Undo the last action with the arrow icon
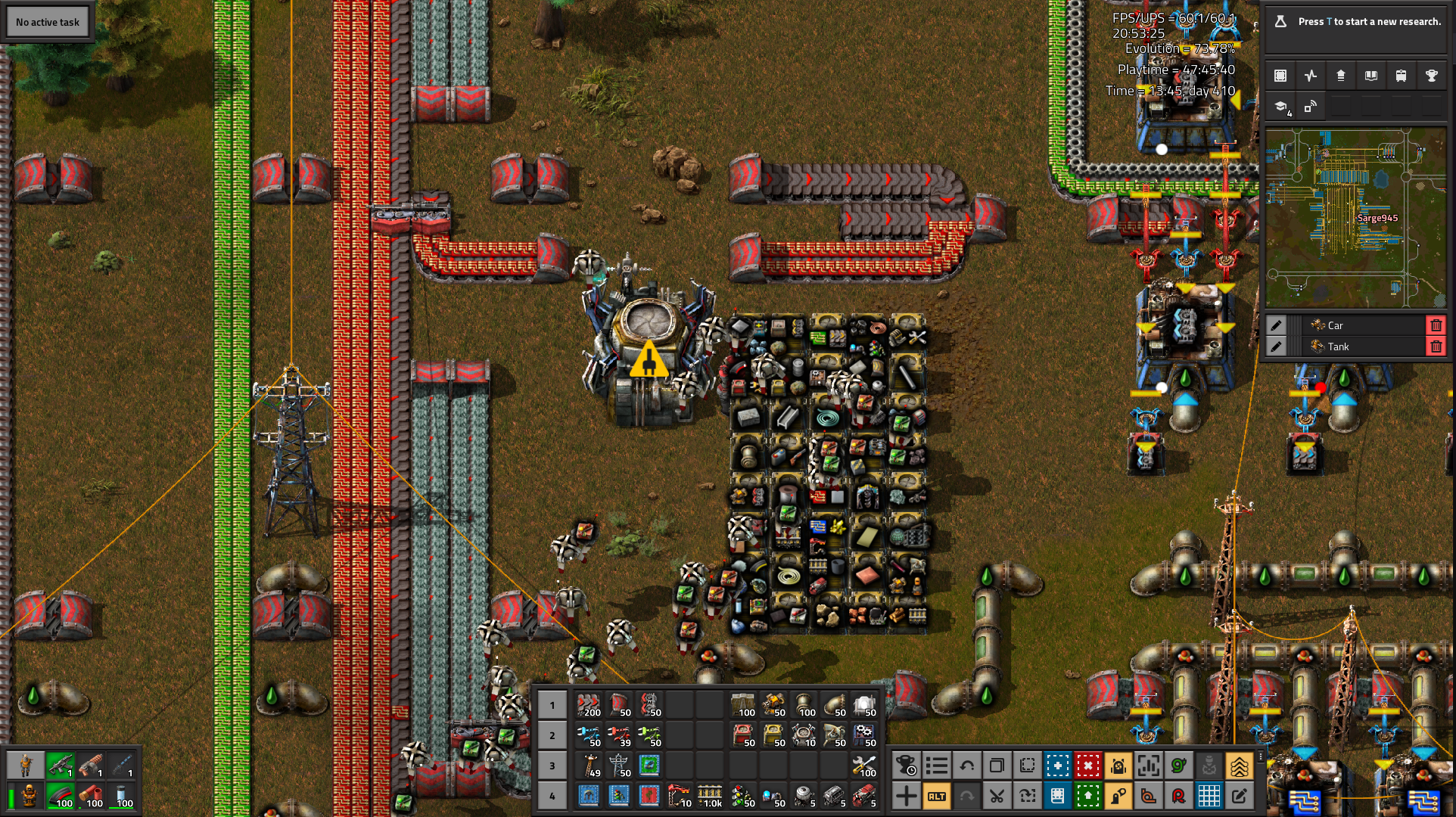1456x817 pixels. point(967,766)
